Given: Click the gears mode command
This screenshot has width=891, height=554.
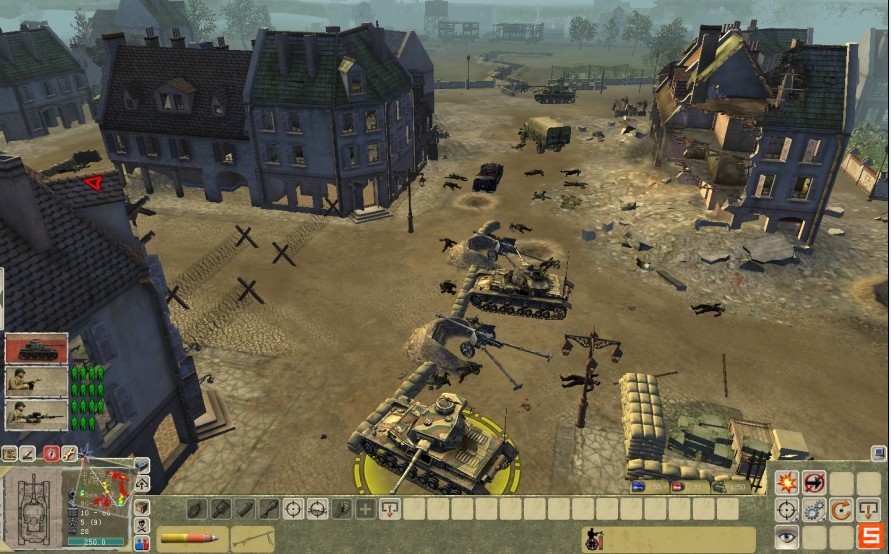Looking at the screenshot, I should 815,510.
